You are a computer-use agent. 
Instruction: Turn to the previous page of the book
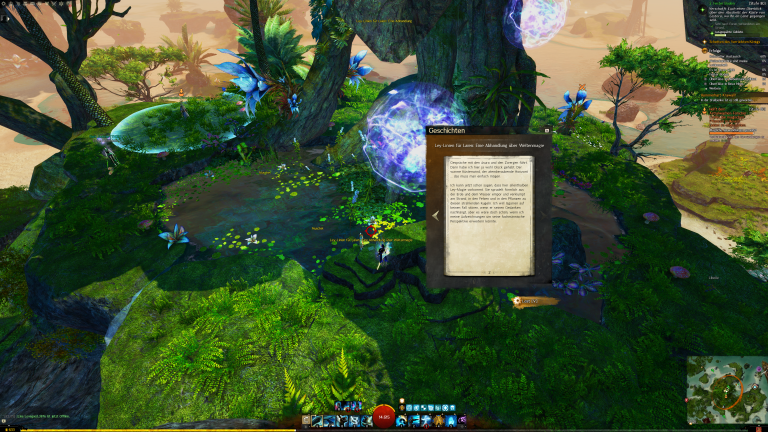(x=436, y=214)
